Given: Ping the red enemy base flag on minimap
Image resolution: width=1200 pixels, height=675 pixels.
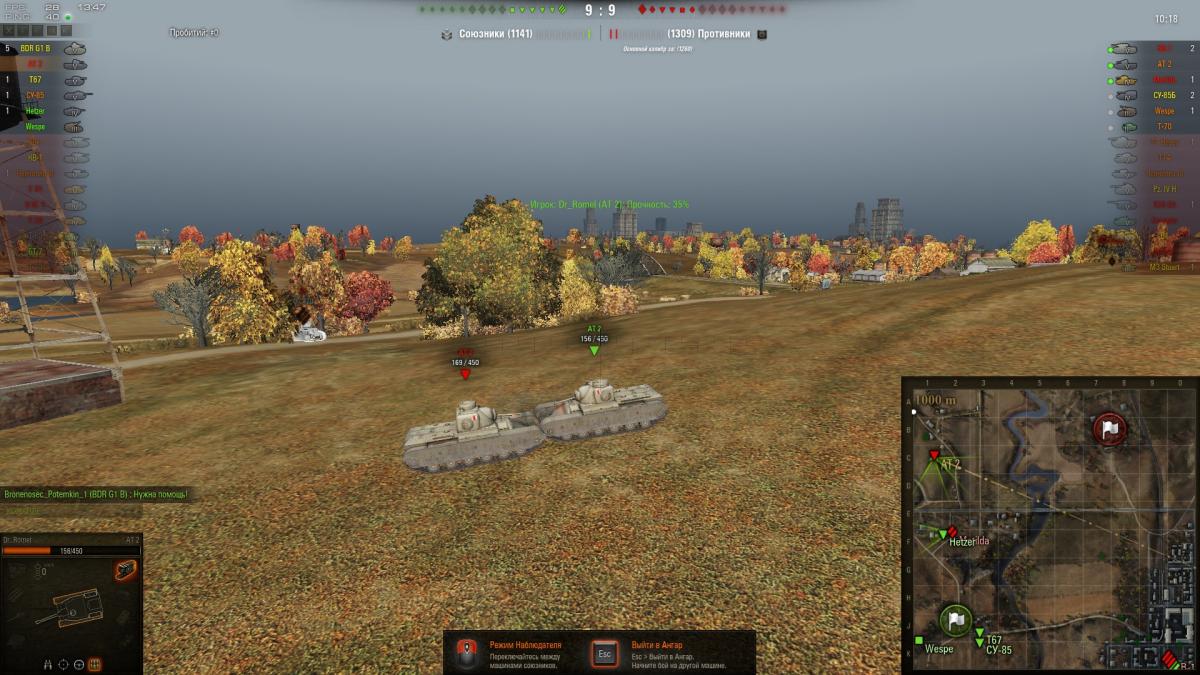Looking at the screenshot, I should [1109, 429].
